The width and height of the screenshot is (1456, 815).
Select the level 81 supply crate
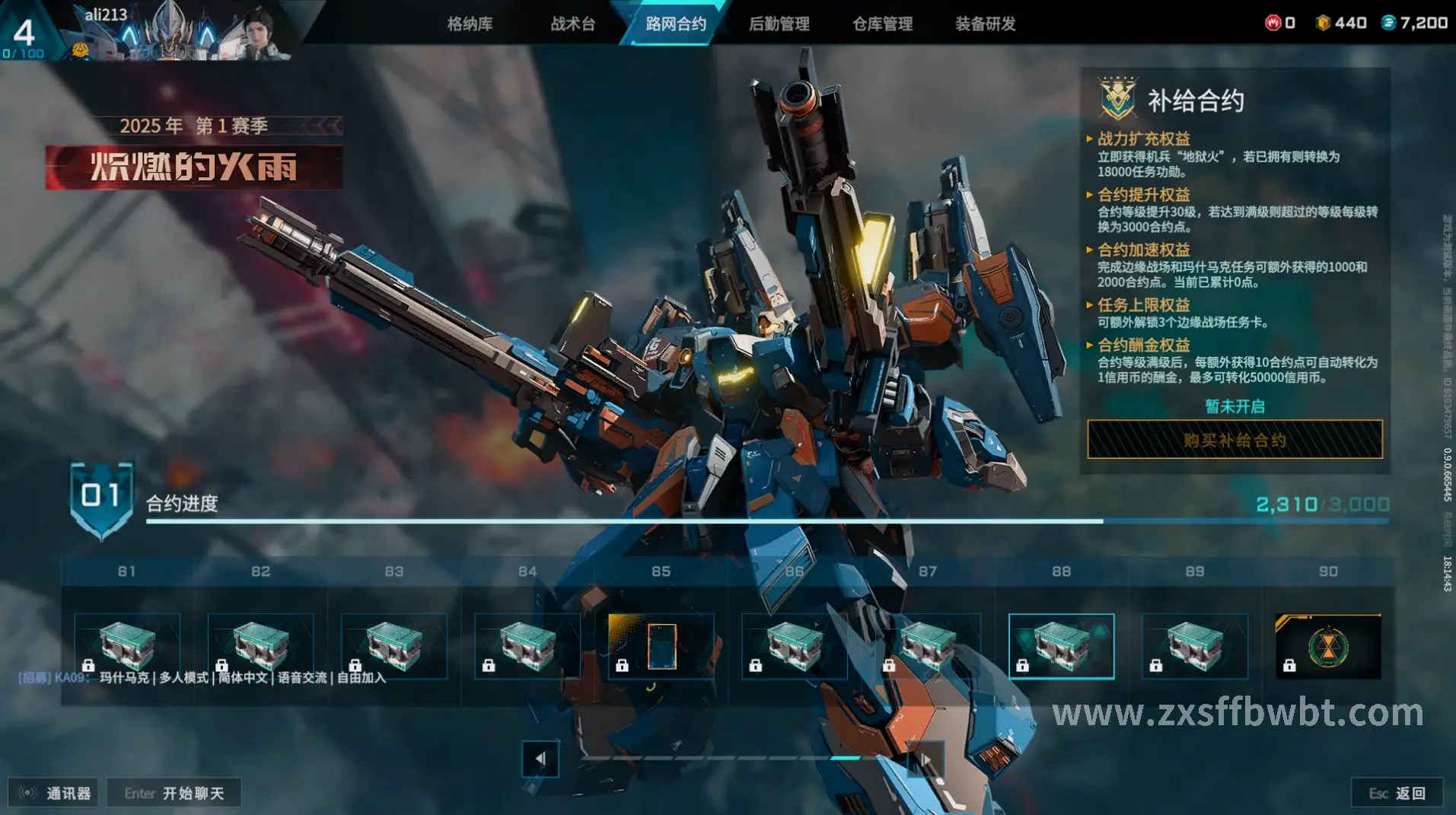(x=127, y=646)
